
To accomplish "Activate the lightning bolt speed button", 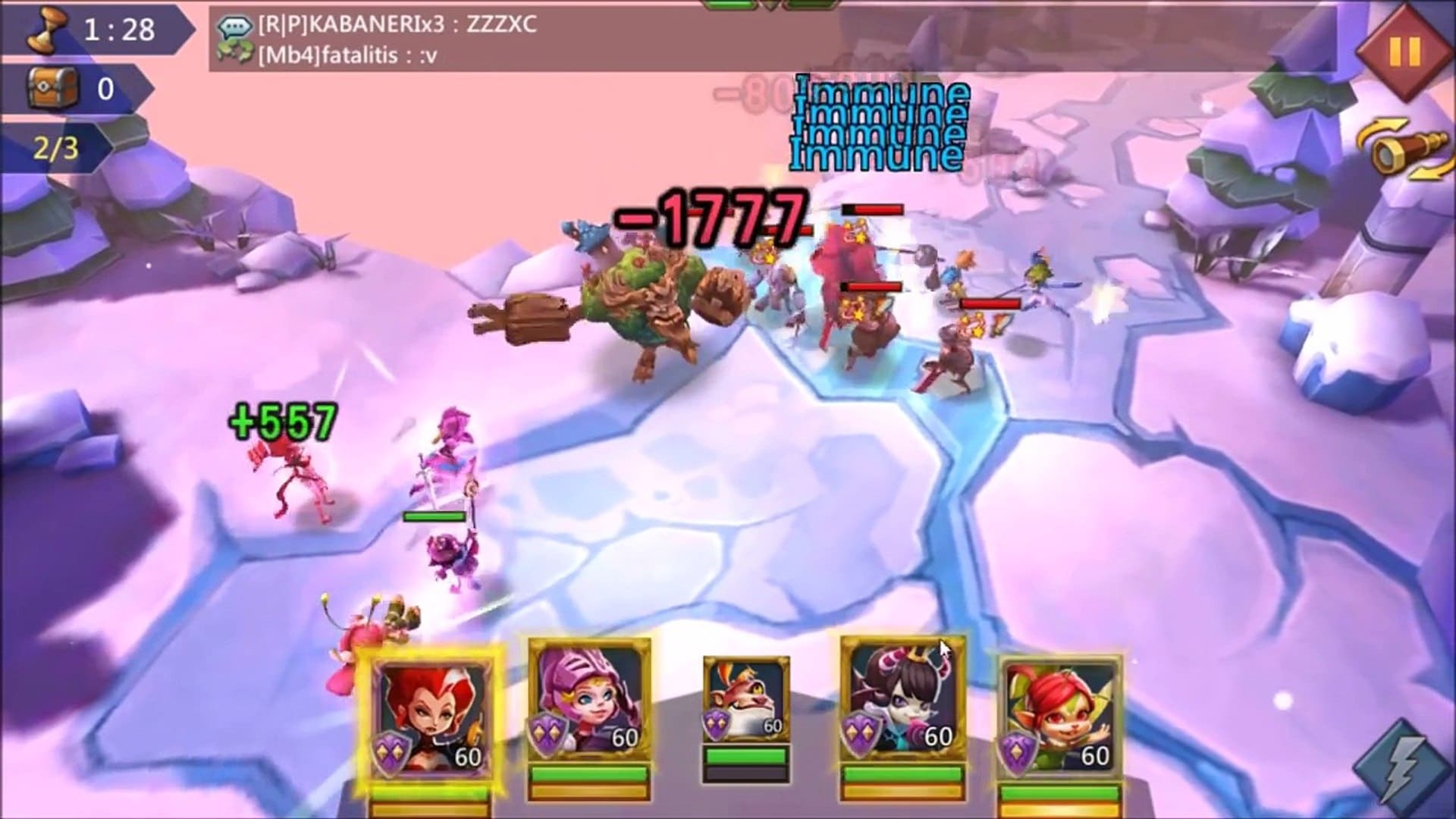I will [x=1403, y=766].
